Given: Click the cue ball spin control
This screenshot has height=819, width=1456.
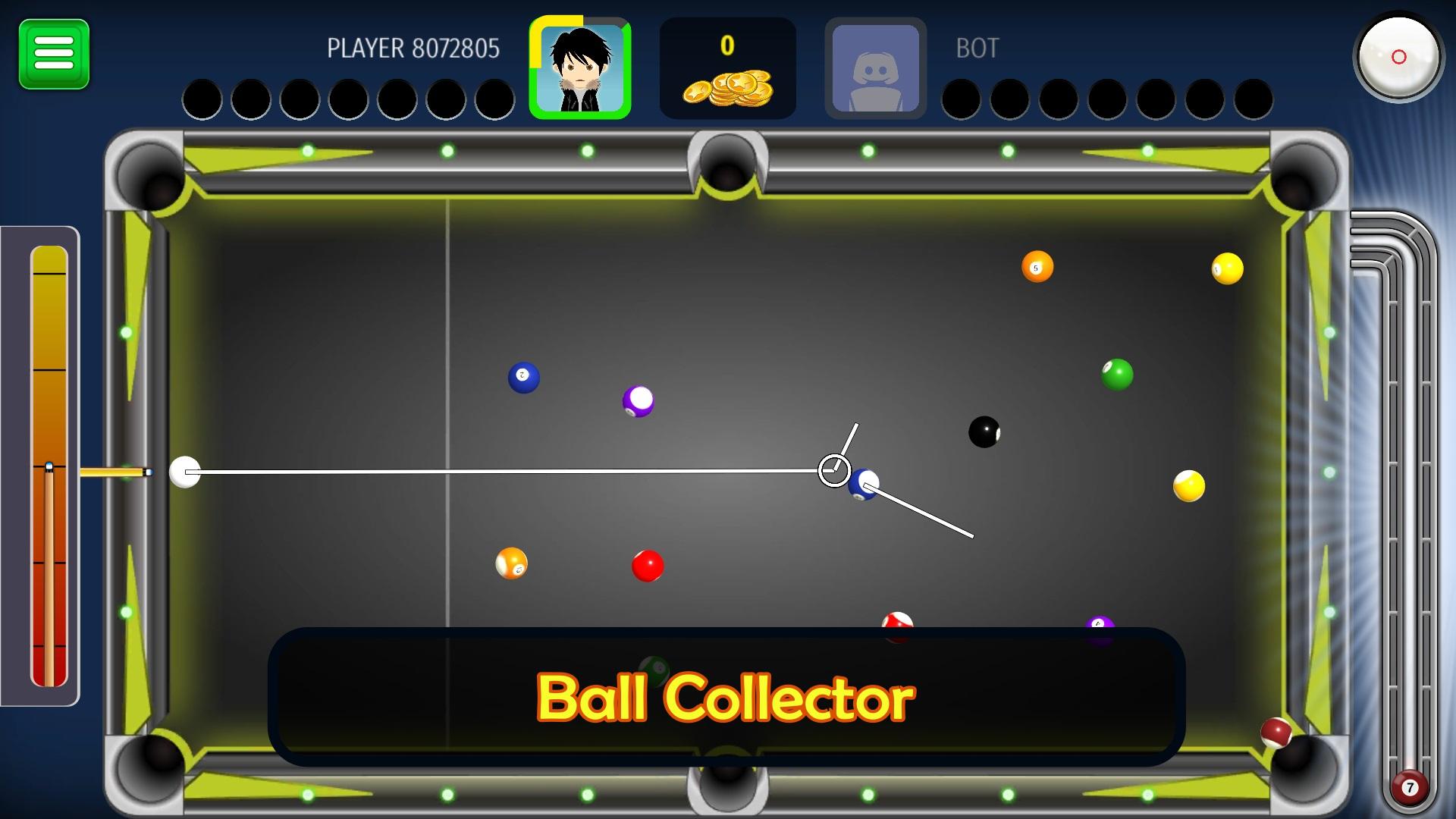Looking at the screenshot, I should click(x=1398, y=57).
